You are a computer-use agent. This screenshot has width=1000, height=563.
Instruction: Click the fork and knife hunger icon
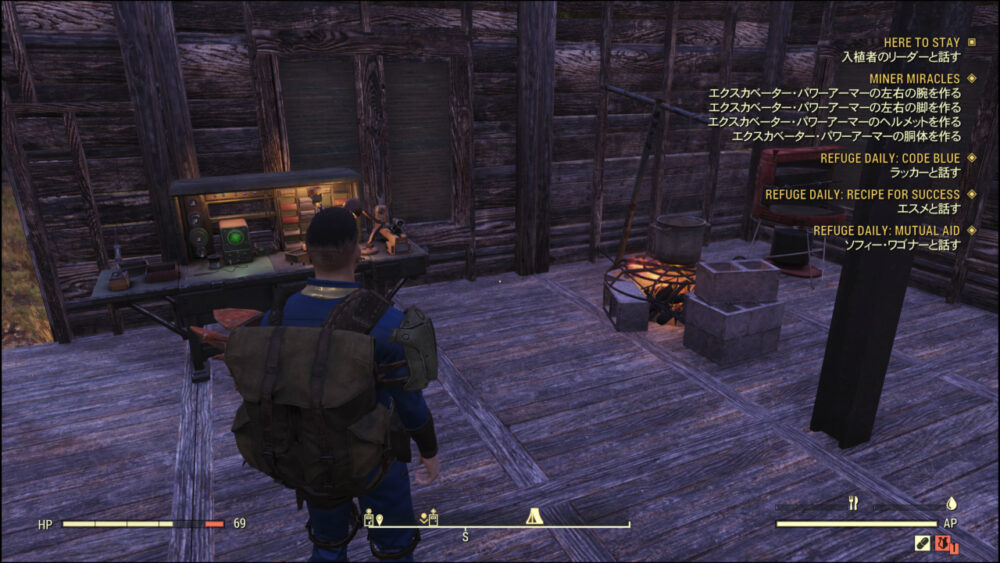pyautogui.click(x=853, y=503)
